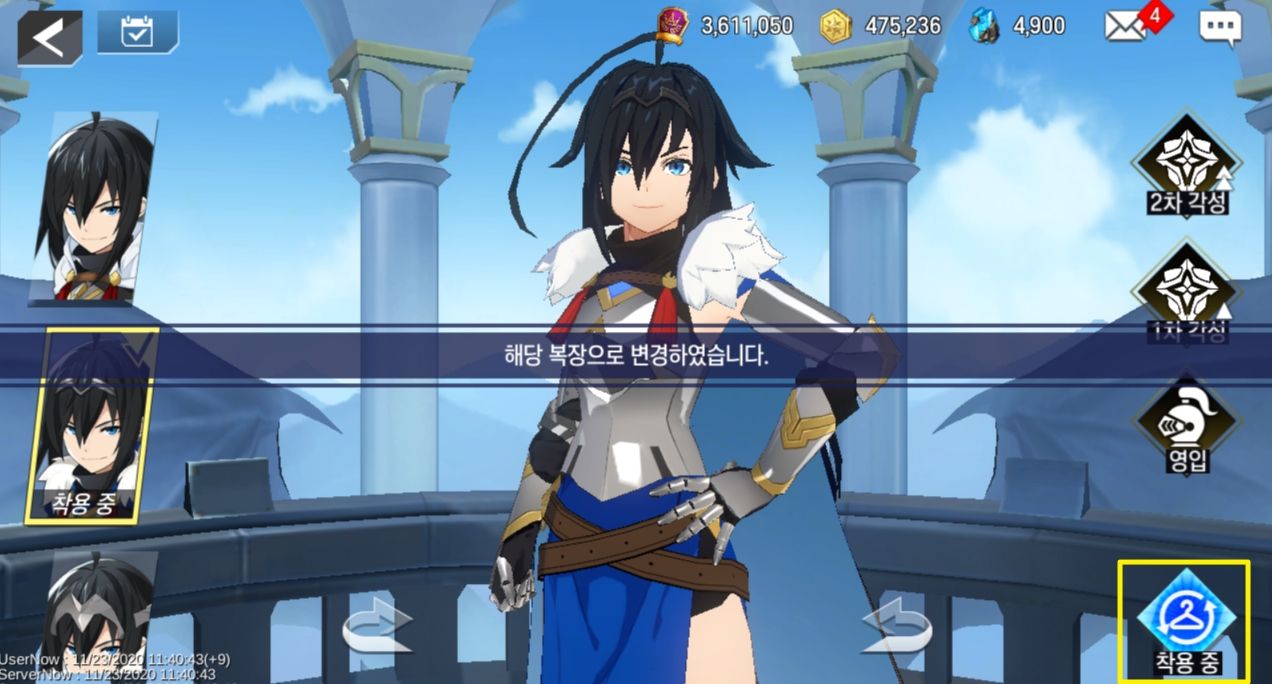The width and height of the screenshot is (1272, 684).
Task: Open the calendar check-in icon
Action: (x=137, y=33)
